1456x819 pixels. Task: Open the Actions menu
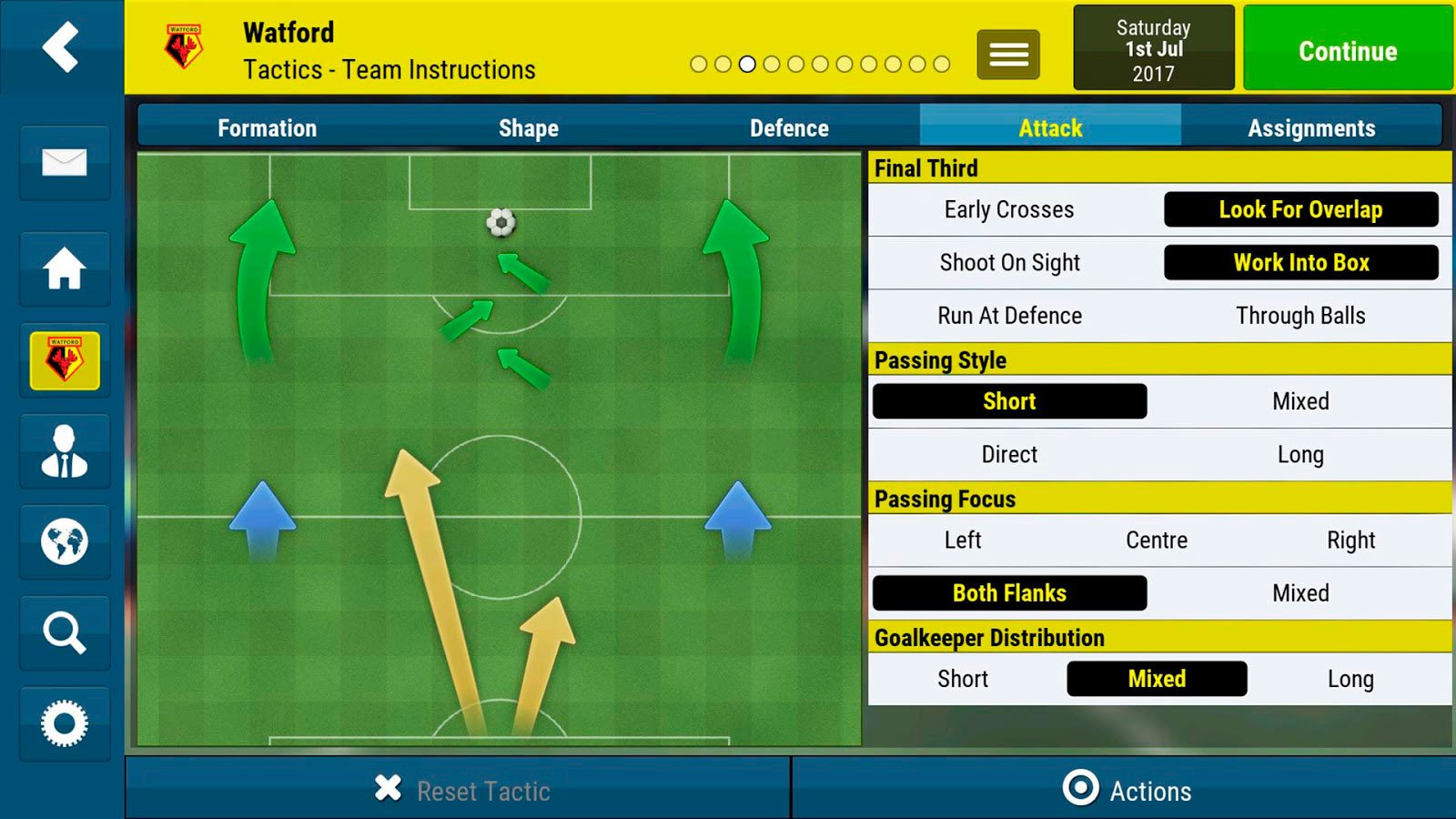(x=1127, y=790)
